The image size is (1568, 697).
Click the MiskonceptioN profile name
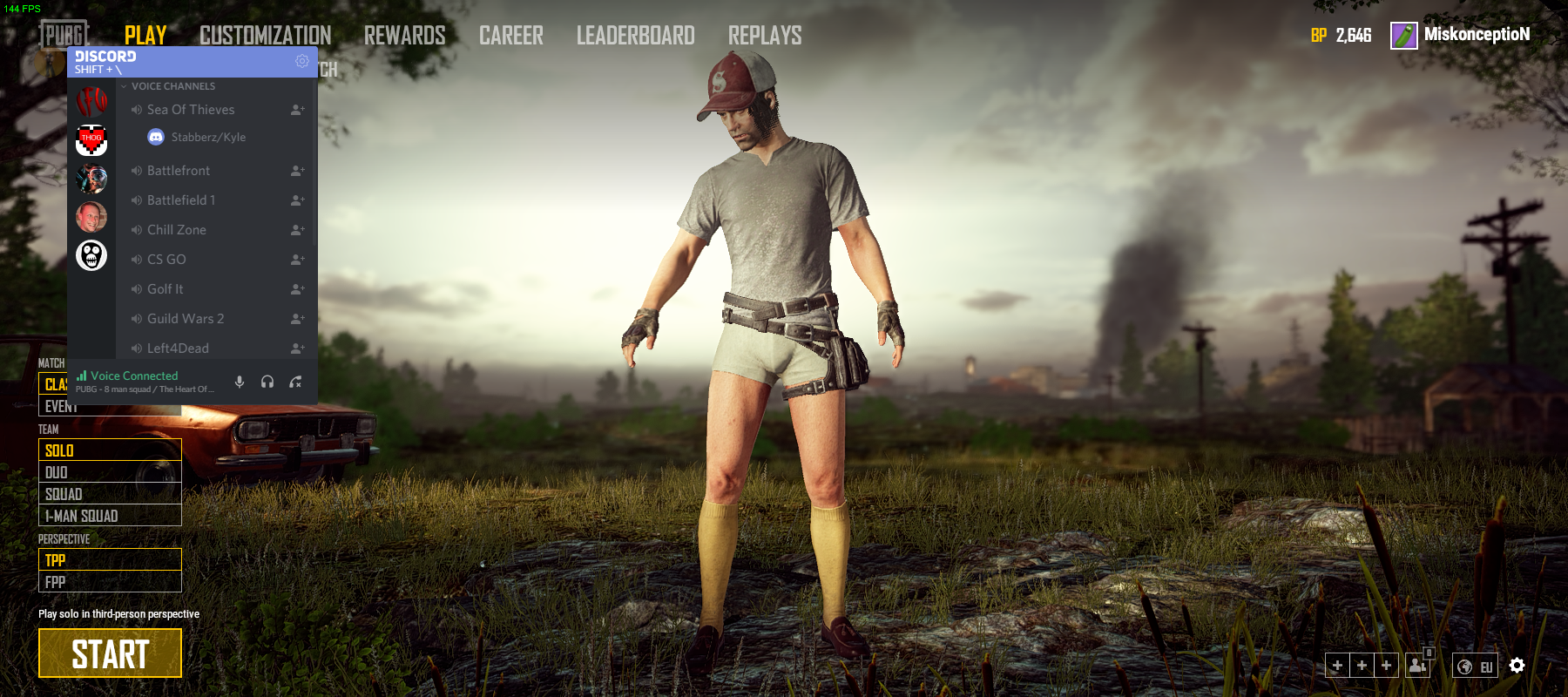[x=1477, y=35]
